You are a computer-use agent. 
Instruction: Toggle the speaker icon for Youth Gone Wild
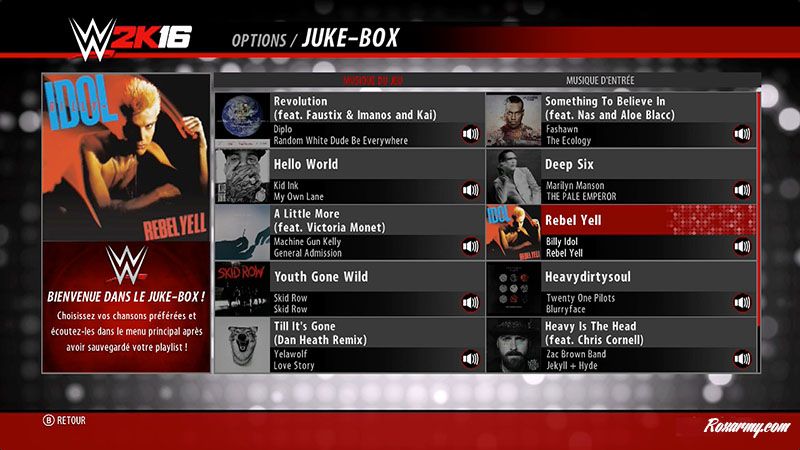pyautogui.click(x=470, y=302)
